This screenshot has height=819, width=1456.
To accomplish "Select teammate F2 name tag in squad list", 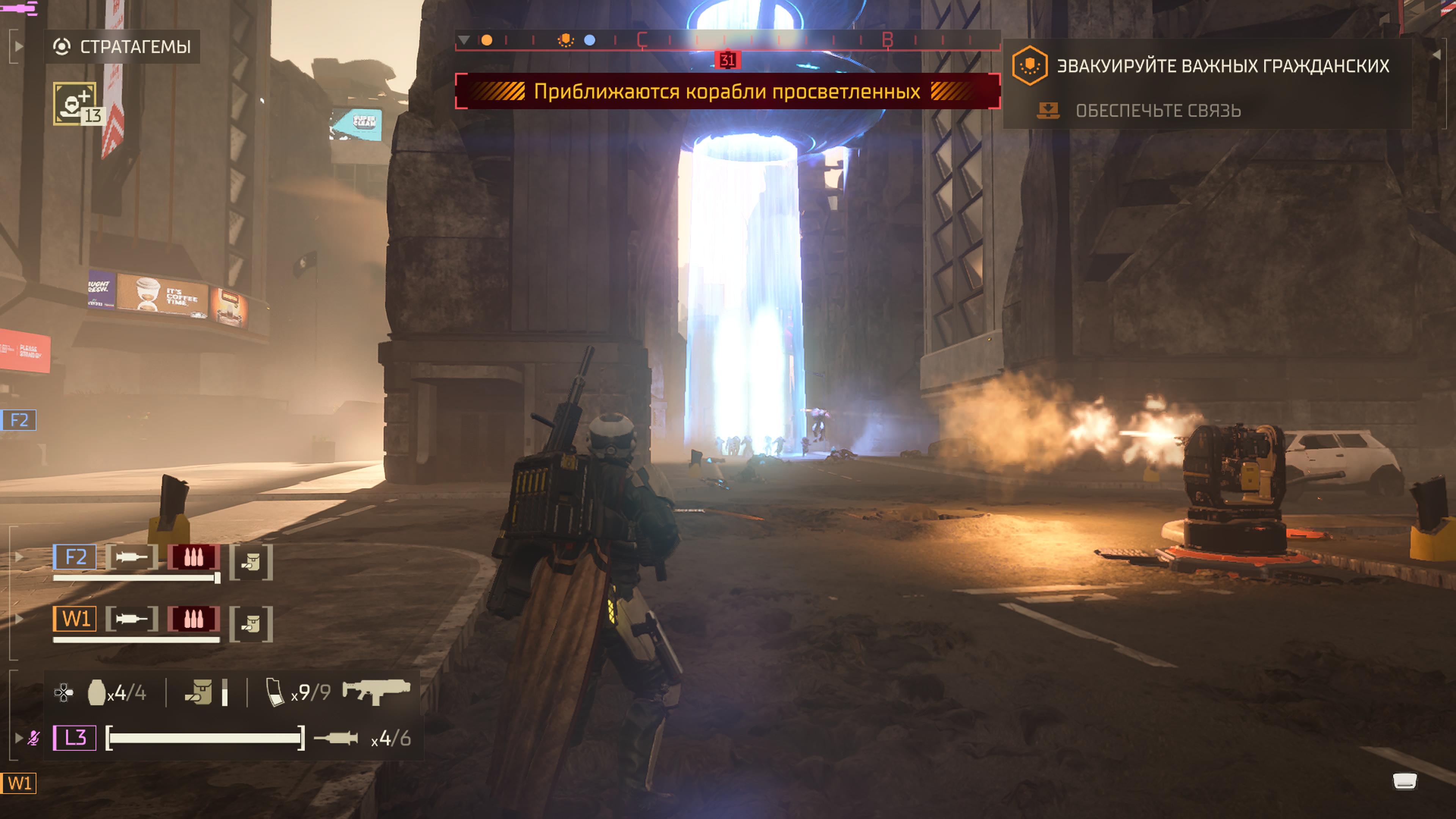I will click(75, 557).
